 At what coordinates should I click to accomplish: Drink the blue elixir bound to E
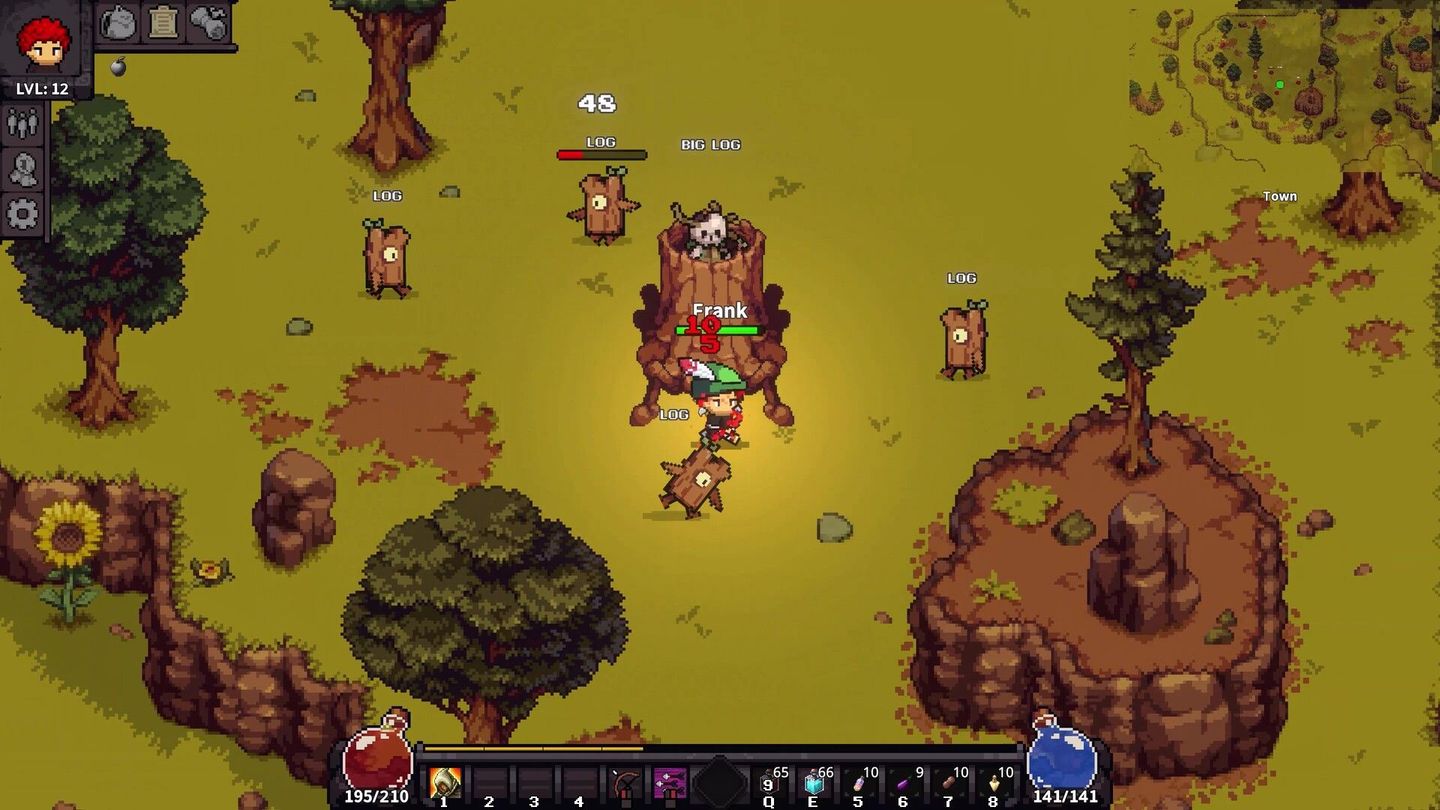pyautogui.click(x=813, y=782)
